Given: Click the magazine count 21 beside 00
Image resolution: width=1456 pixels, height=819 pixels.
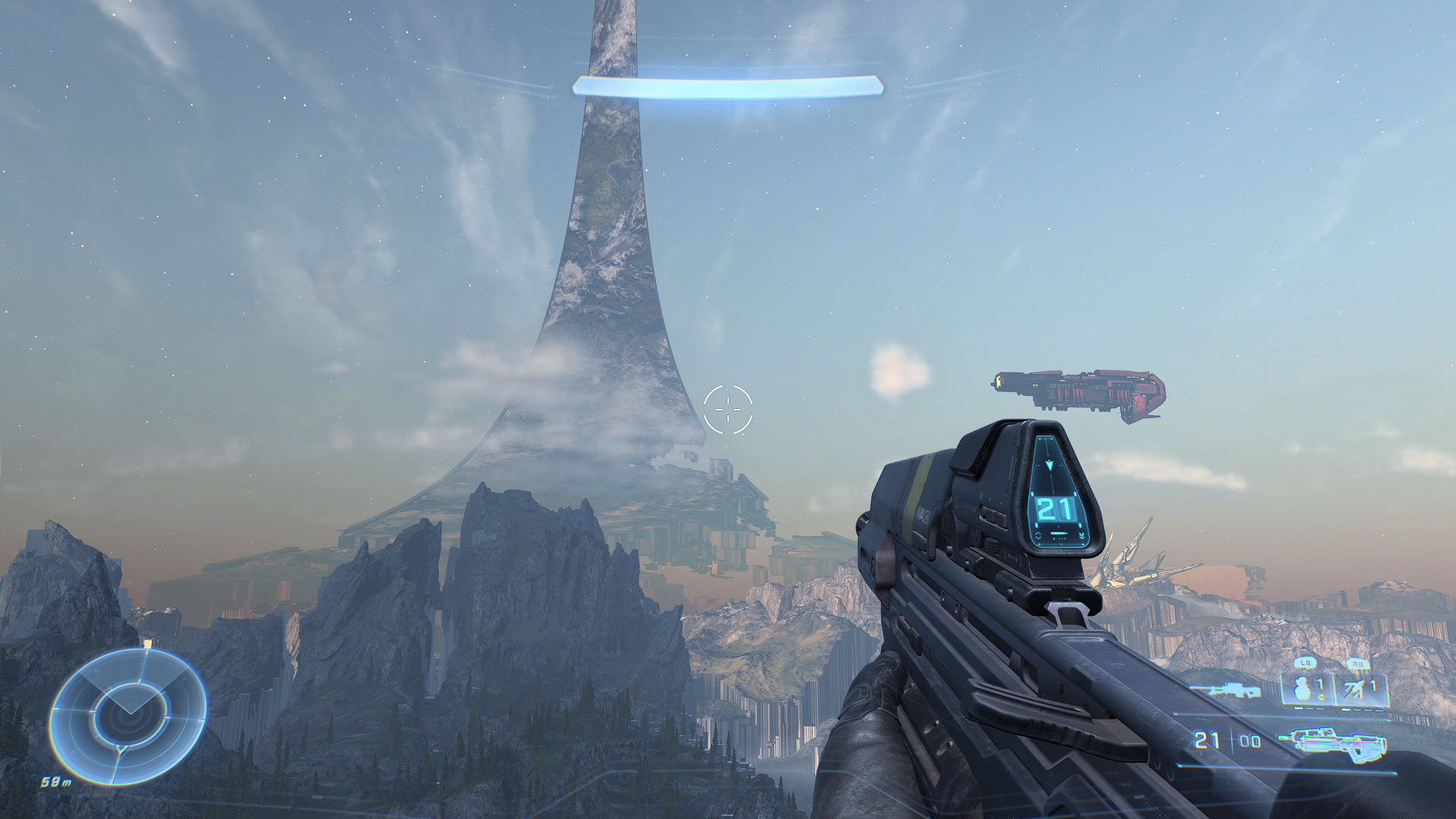Looking at the screenshot, I should click(1205, 738).
